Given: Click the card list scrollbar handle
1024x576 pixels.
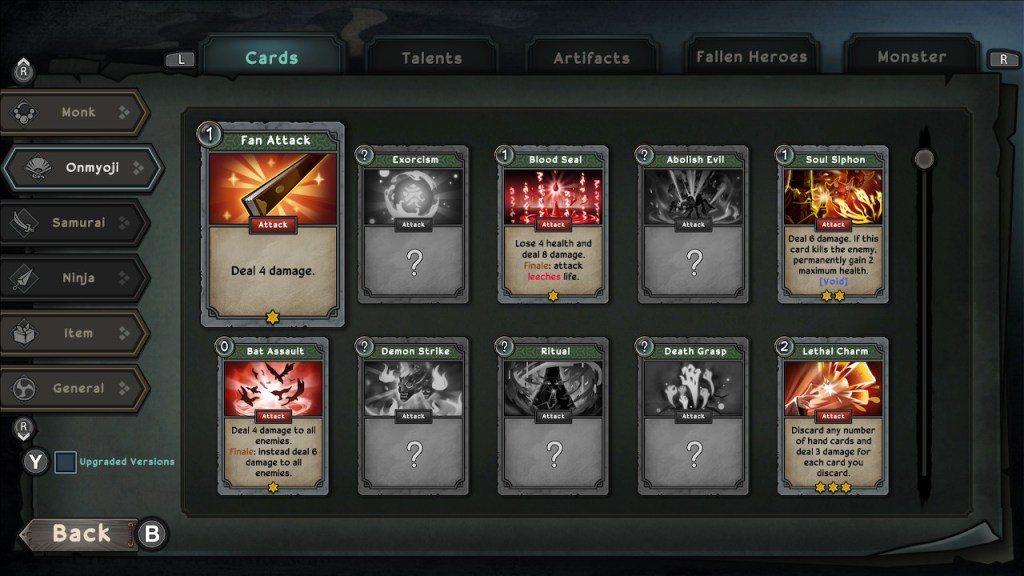Looking at the screenshot, I should [924, 158].
